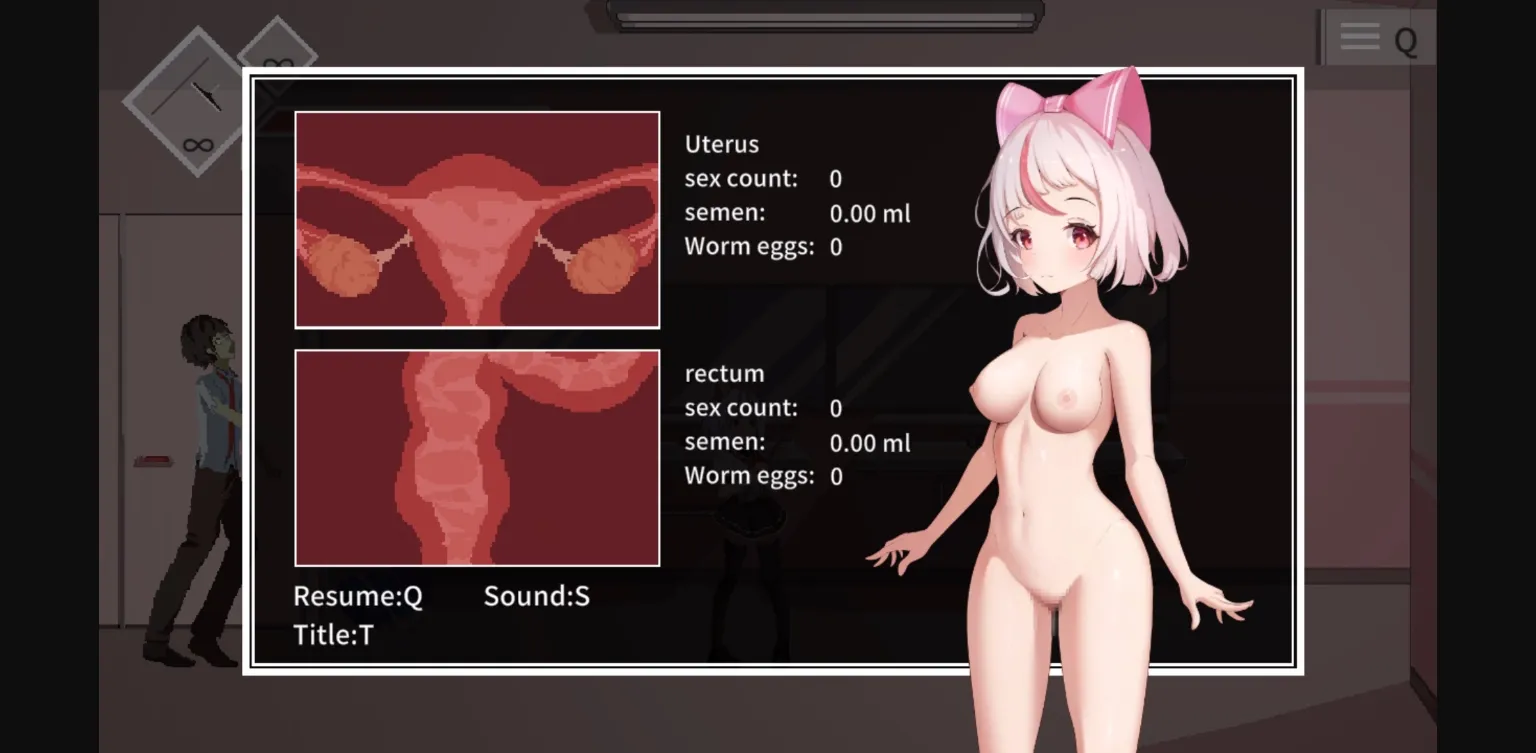Image resolution: width=1536 pixels, height=753 pixels.
Task: Click Resume:Q to continue the game
Action: pos(357,596)
